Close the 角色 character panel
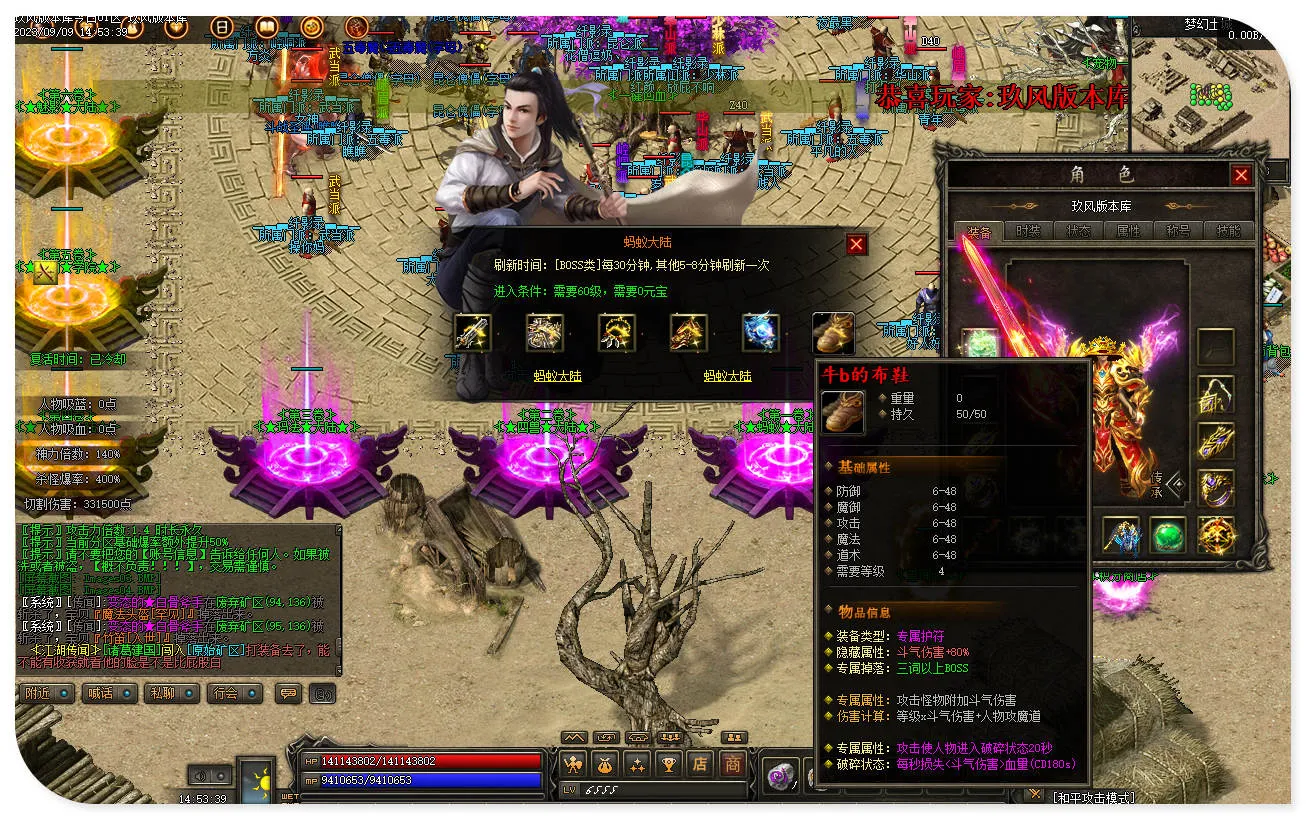 (x=1241, y=175)
